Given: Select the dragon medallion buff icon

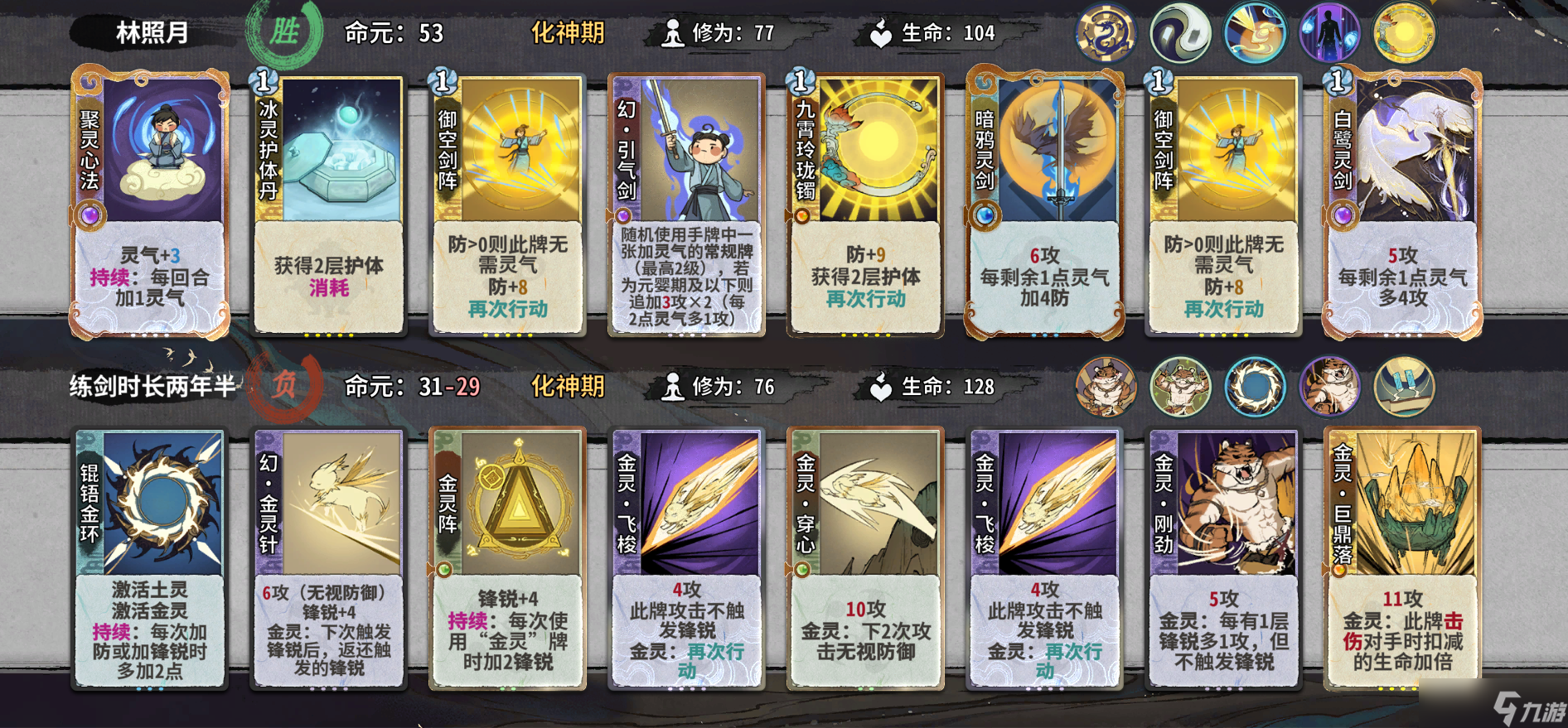Looking at the screenshot, I should [1108, 34].
